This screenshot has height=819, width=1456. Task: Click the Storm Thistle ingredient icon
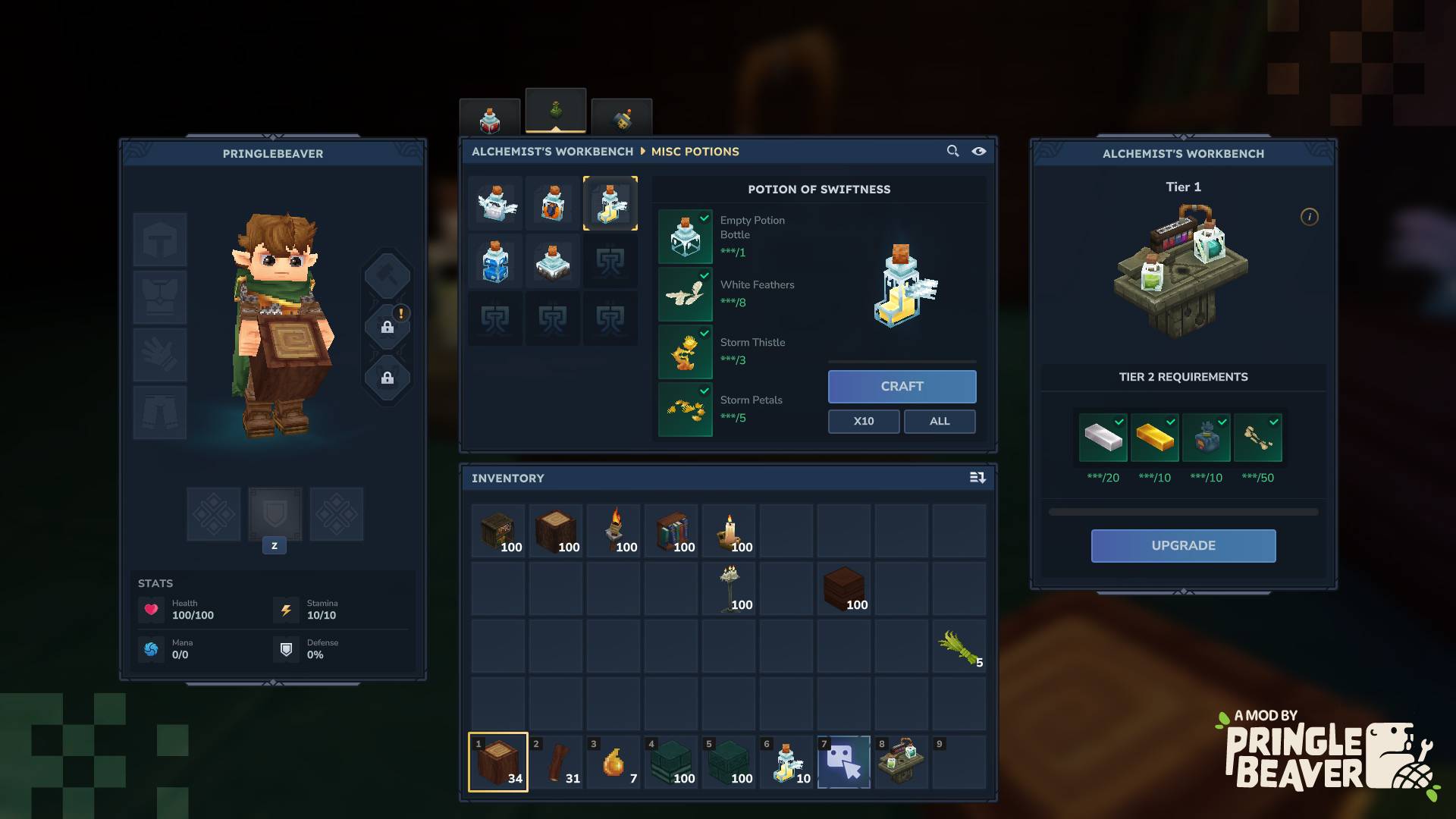(685, 352)
